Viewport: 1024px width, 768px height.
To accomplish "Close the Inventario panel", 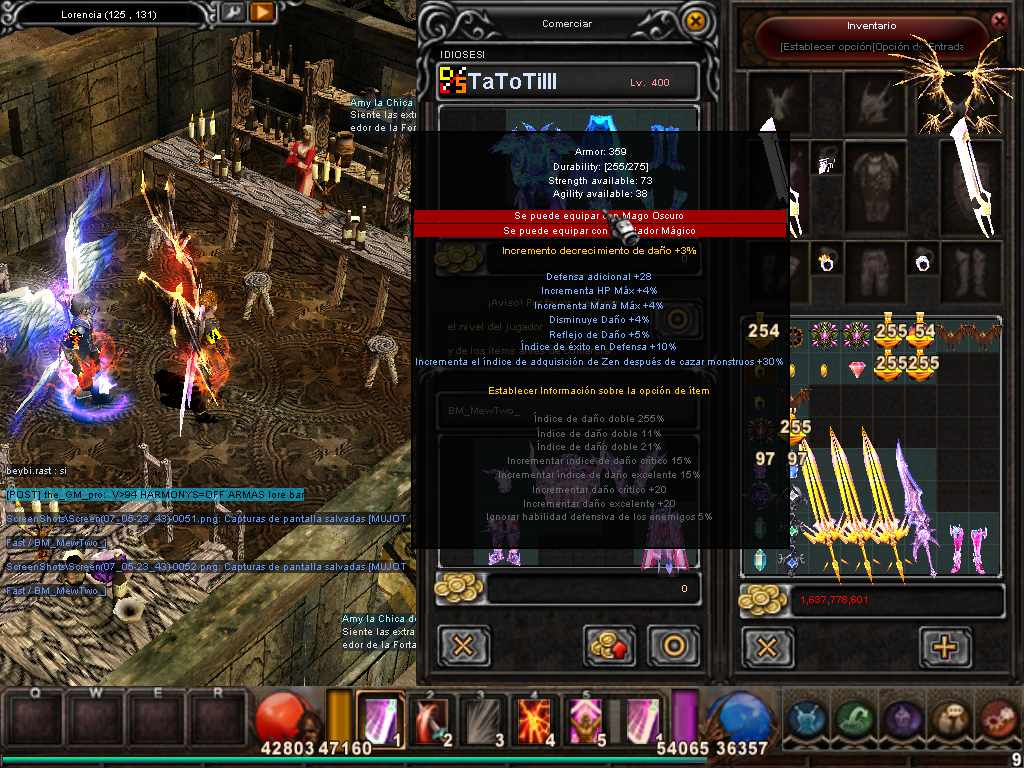I will click(x=998, y=20).
